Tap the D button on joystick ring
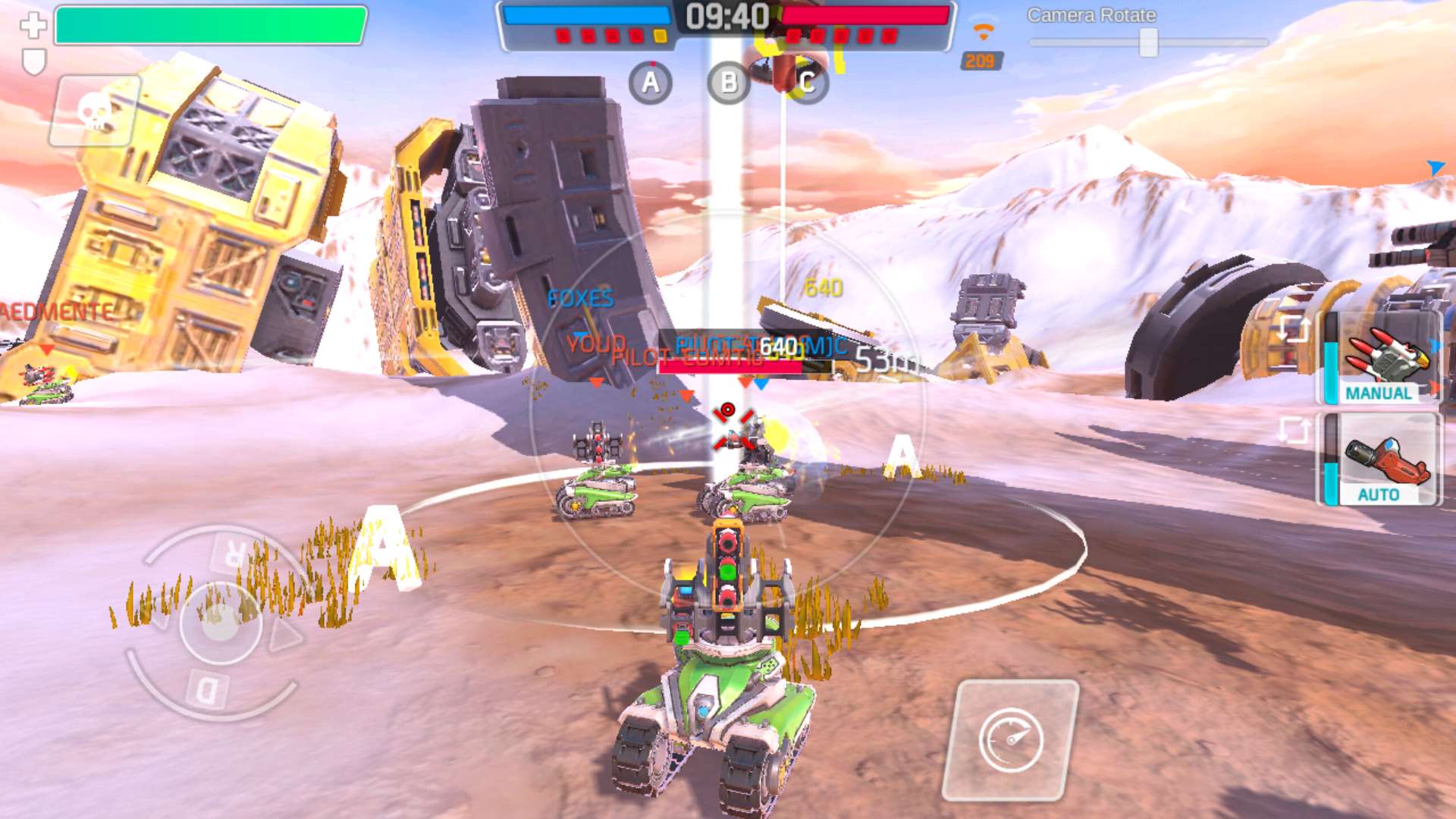This screenshot has height=819, width=1456. click(207, 690)
